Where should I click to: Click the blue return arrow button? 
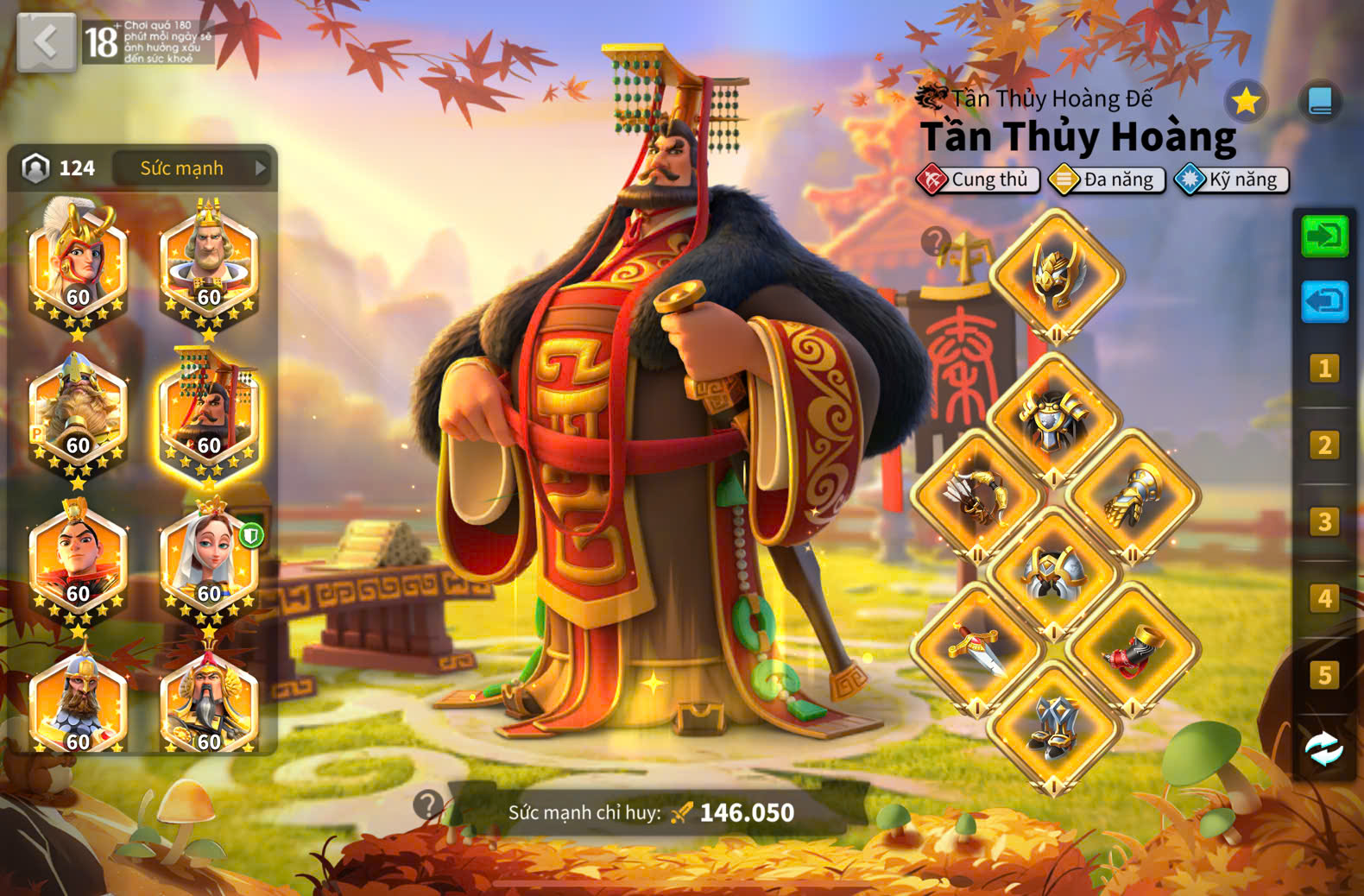(x=1324, y=301)
